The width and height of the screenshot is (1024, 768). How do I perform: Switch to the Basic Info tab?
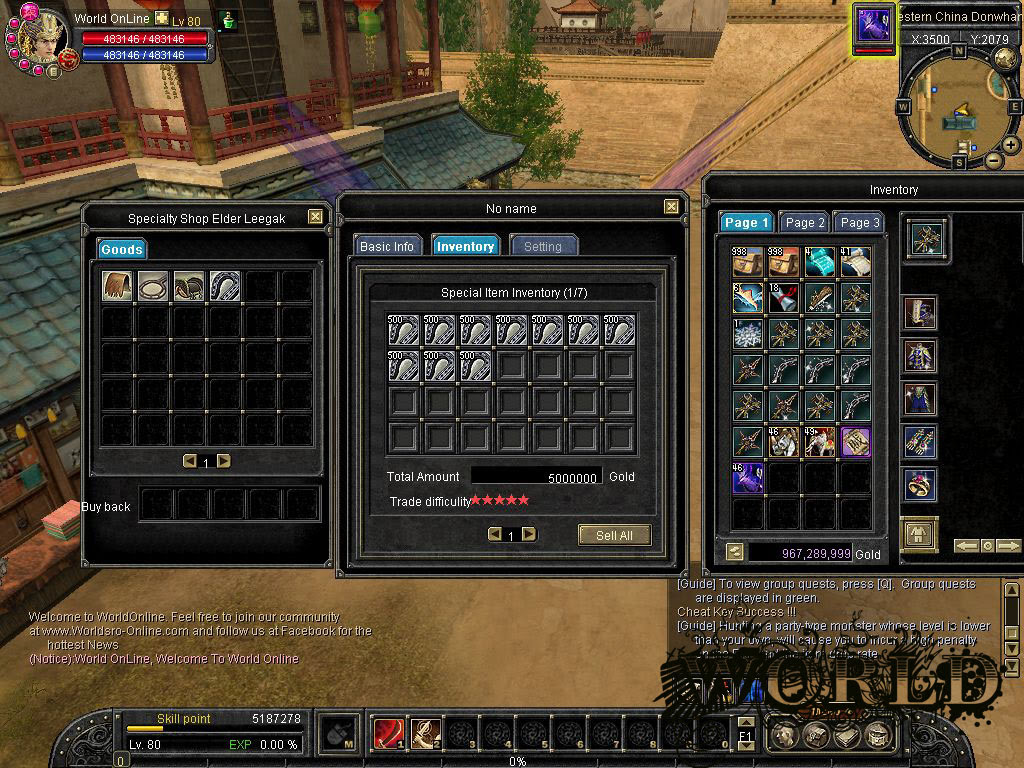coord(387,246)
